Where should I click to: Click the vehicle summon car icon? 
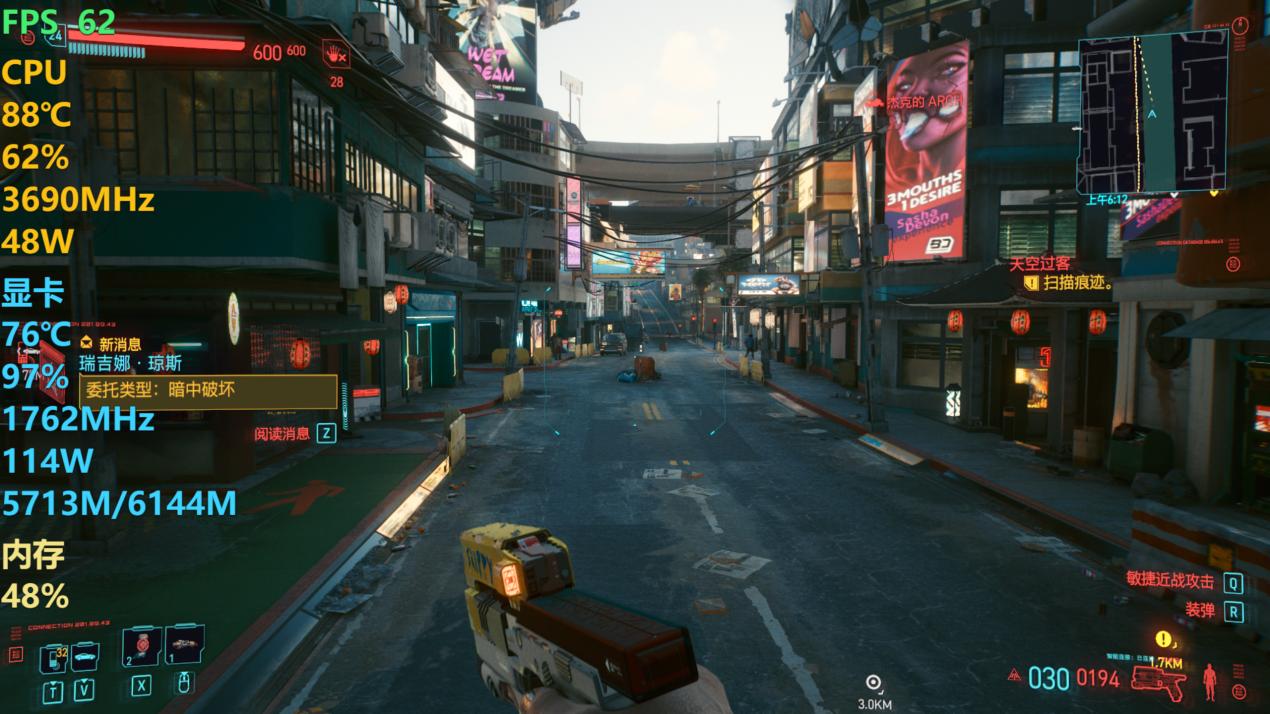[x=85, y=656]
